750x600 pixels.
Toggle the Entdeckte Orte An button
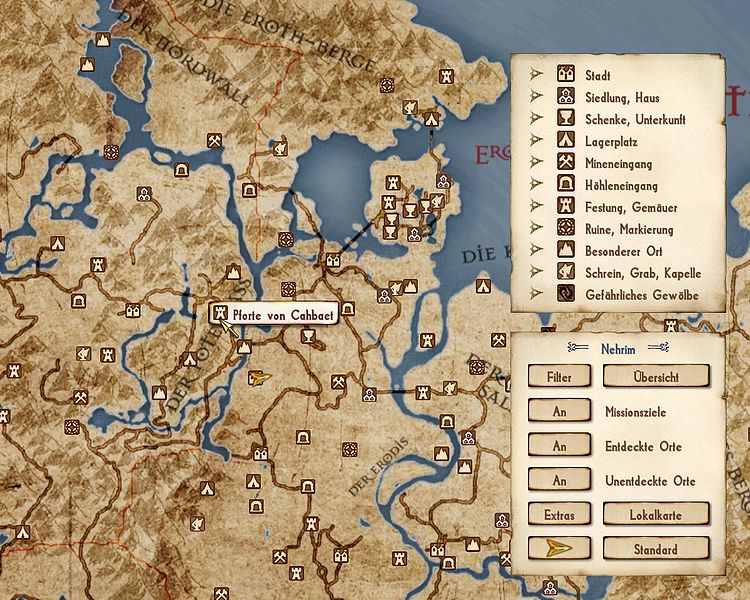click(x=559, y=446)
